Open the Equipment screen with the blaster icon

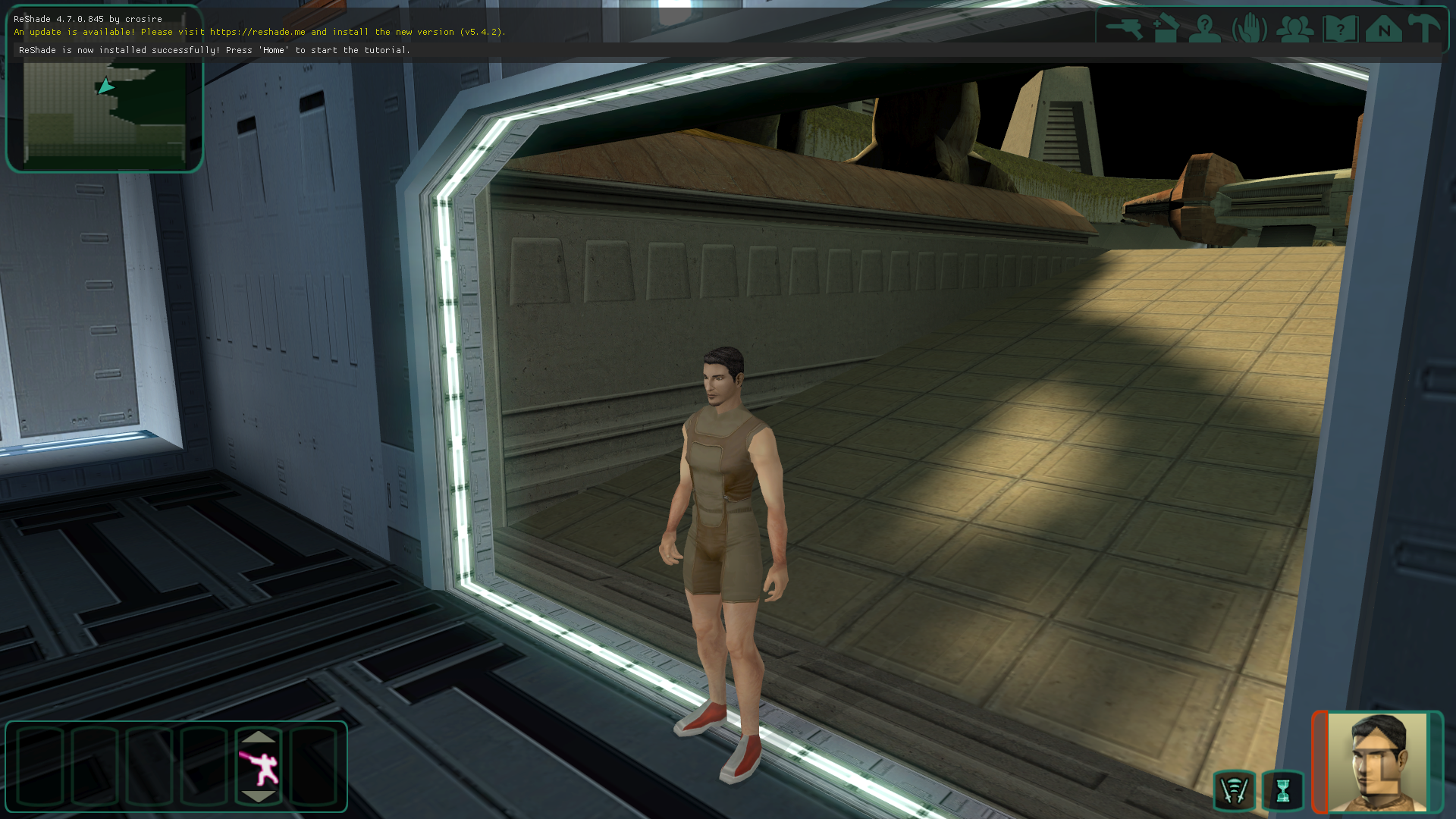(1124, 29)
